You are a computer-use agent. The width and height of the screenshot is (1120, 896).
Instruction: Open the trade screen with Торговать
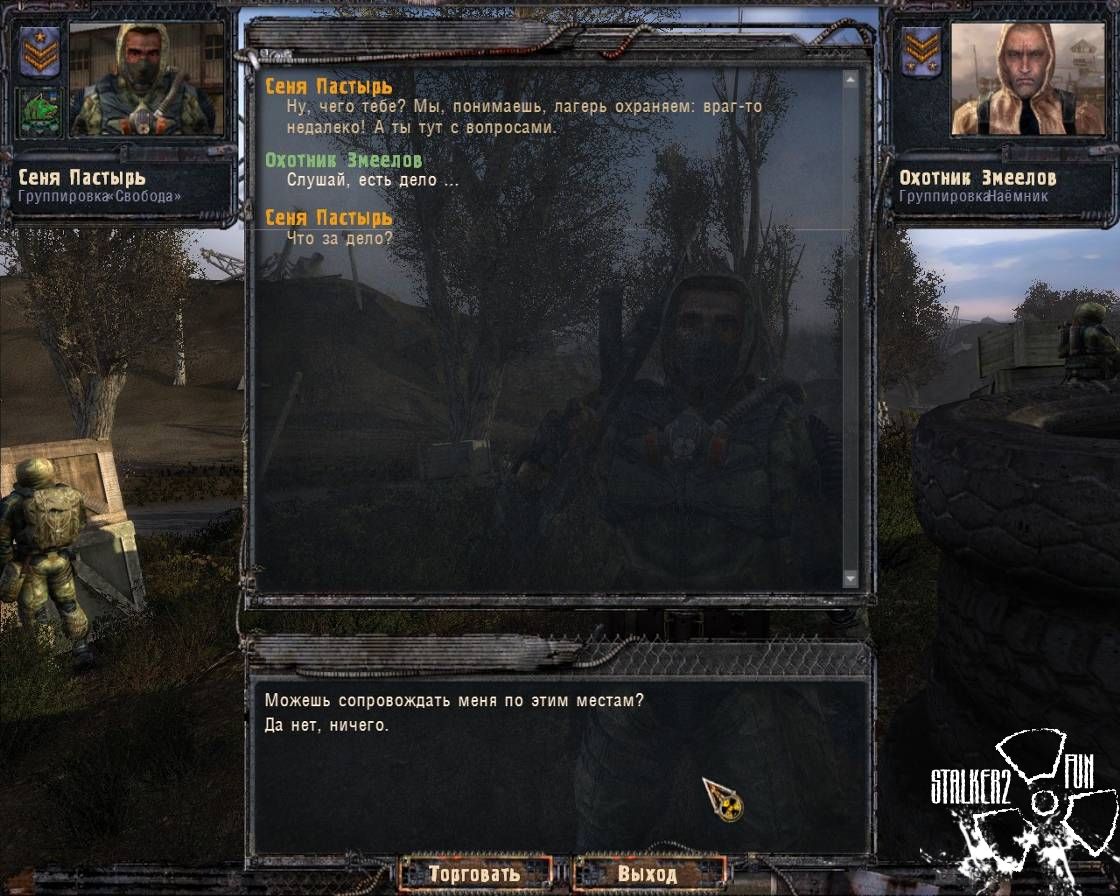[475, 873]
